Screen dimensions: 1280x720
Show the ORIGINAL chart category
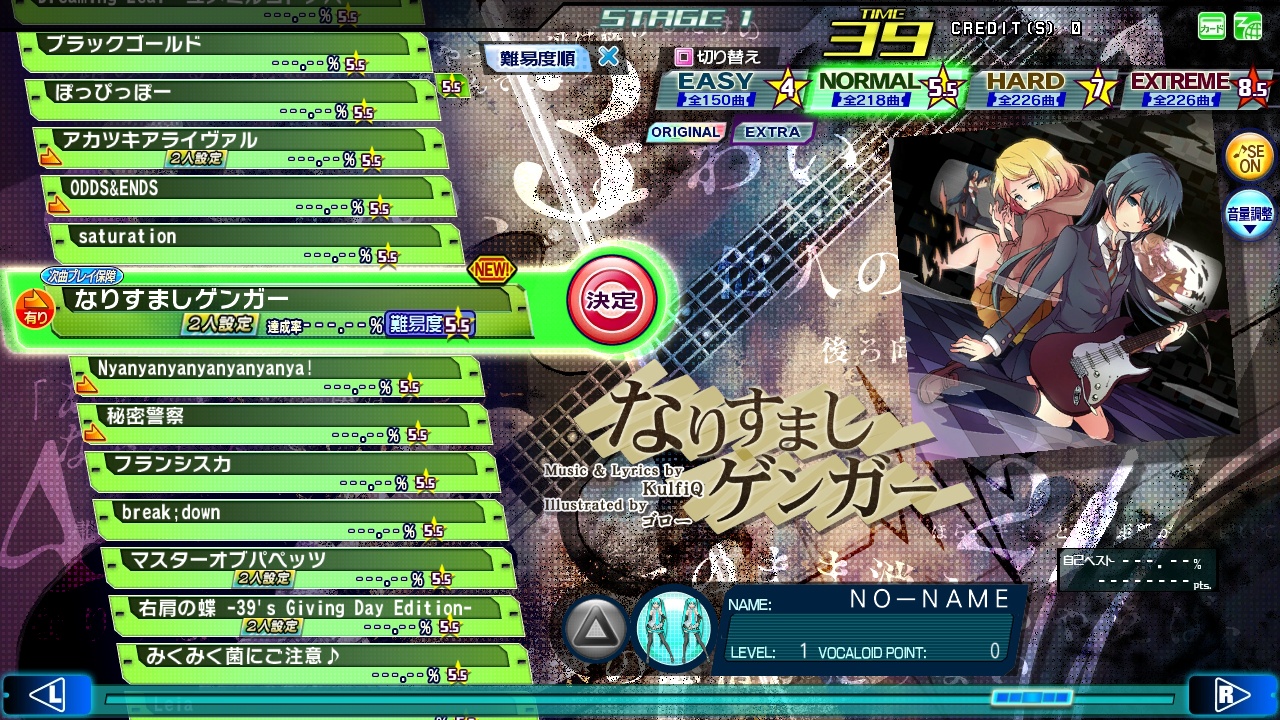685,132
